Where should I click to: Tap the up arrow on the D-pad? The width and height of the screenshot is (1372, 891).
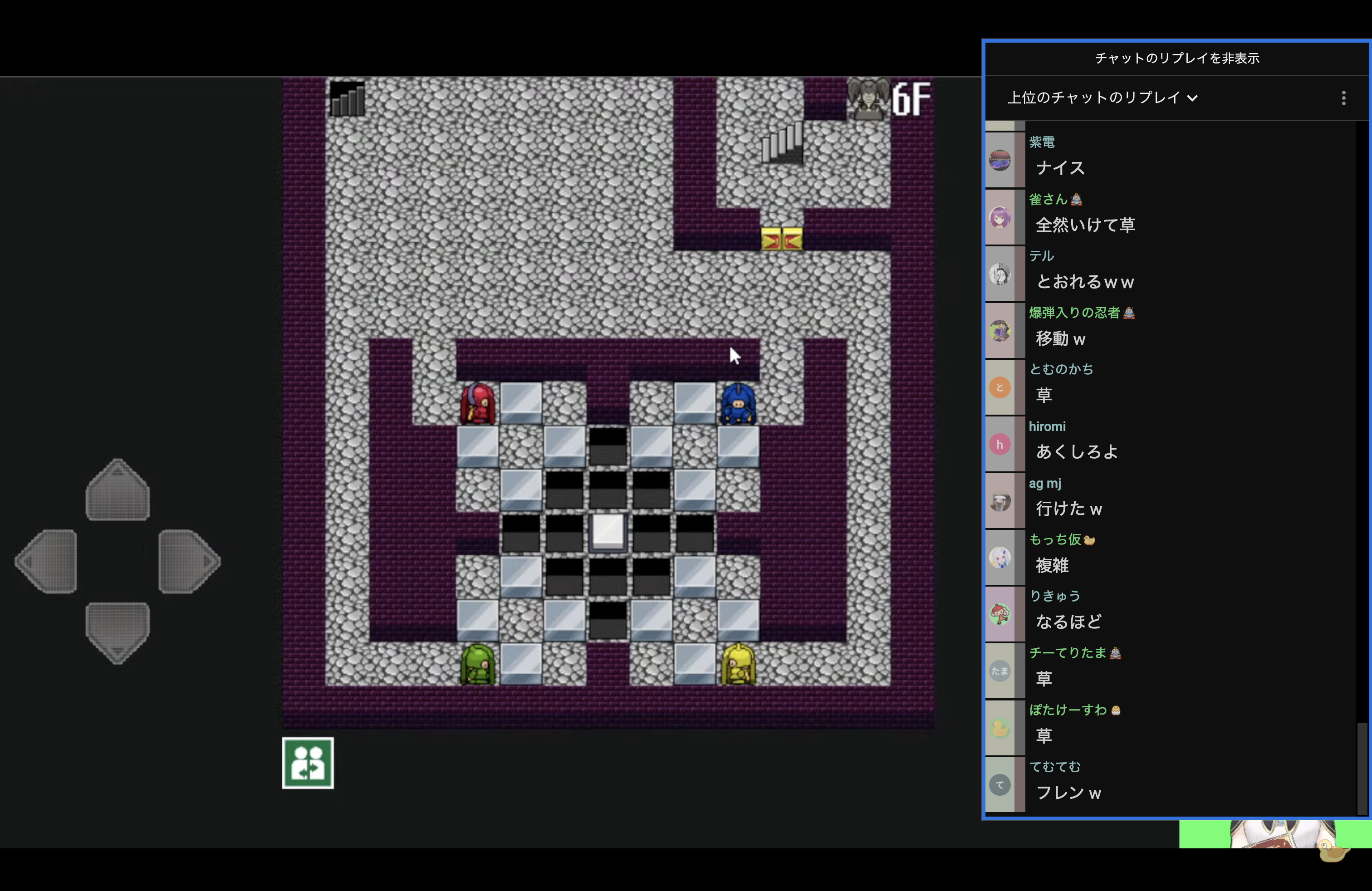(118, 490)
